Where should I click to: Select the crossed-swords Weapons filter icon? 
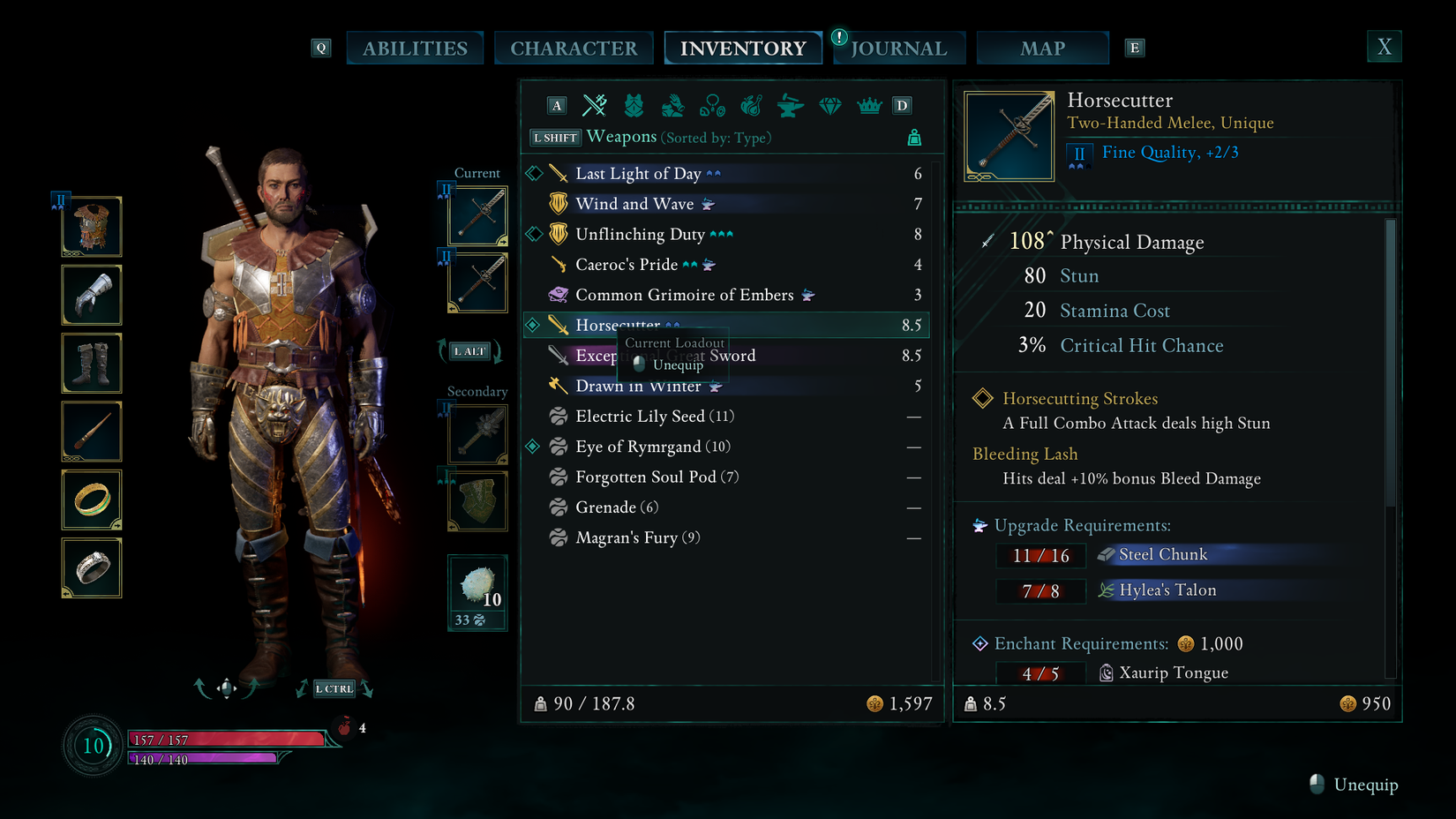point(595,105)
